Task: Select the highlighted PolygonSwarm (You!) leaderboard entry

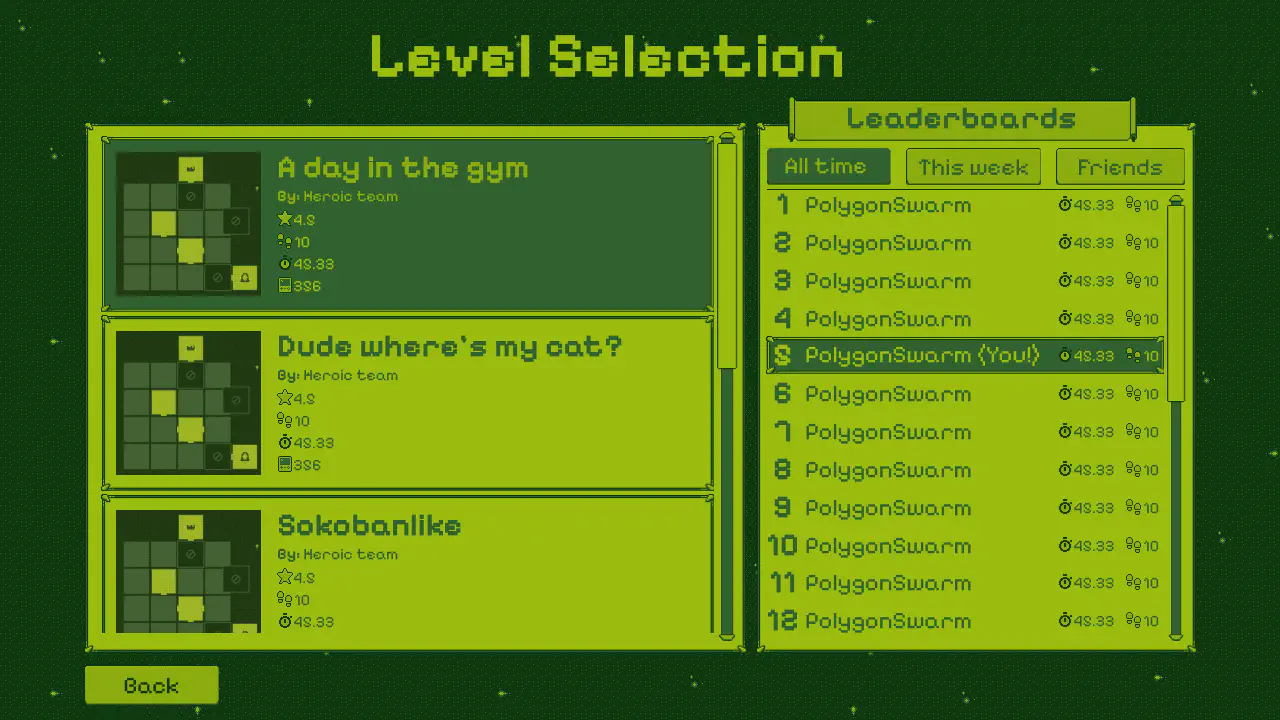Action: (920, 355)
